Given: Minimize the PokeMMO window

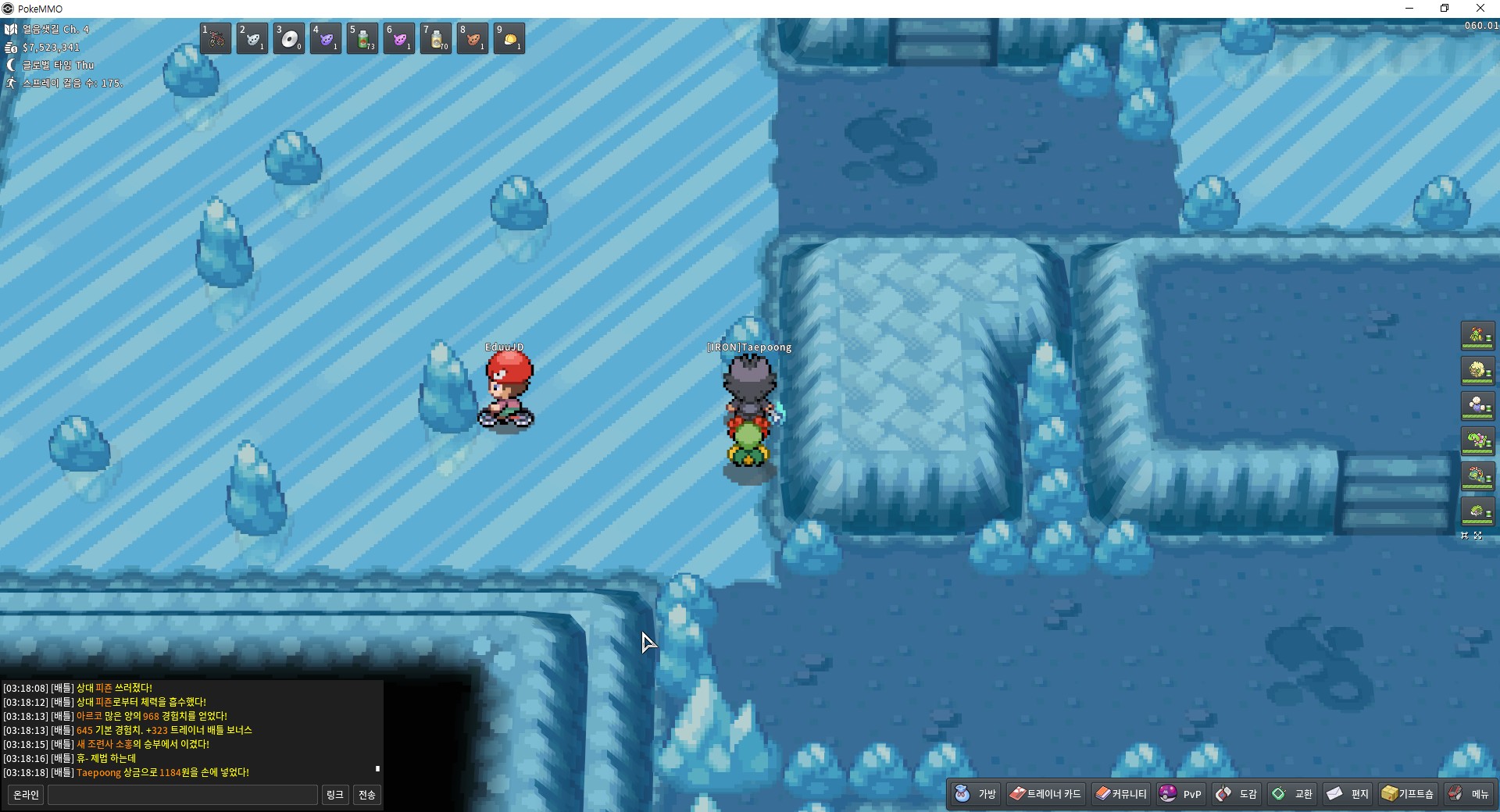Looking at the screenshot, I should pyautogui.click(x=1409, y=9).
